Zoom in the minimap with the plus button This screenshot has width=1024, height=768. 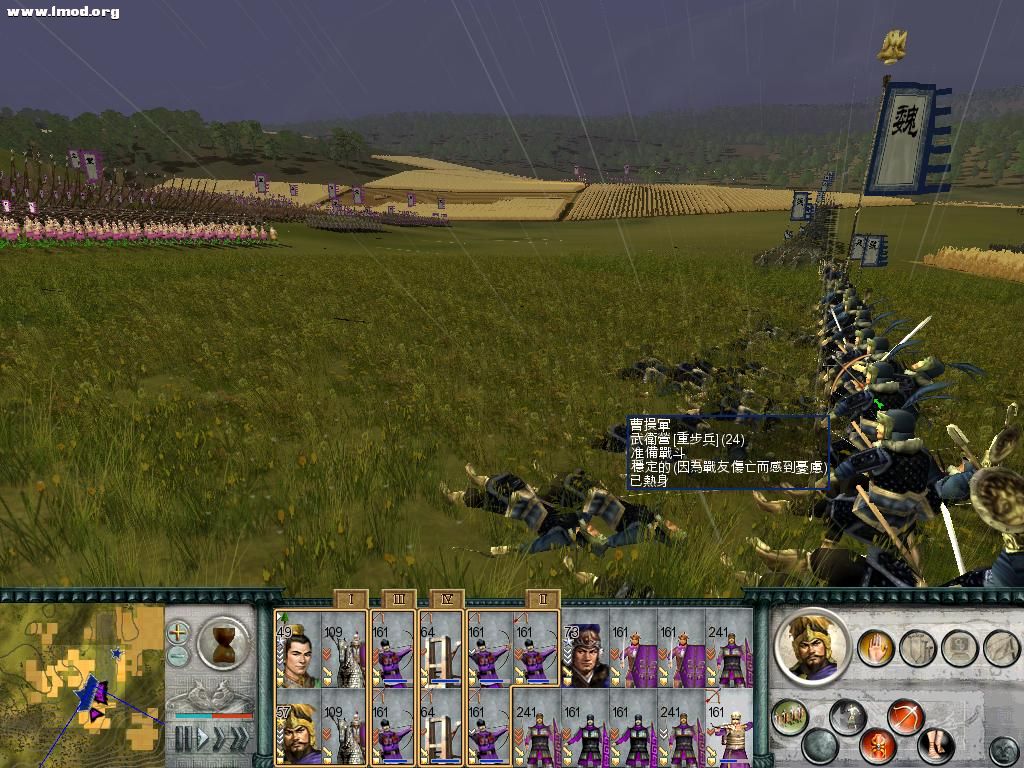click(178, 632)
